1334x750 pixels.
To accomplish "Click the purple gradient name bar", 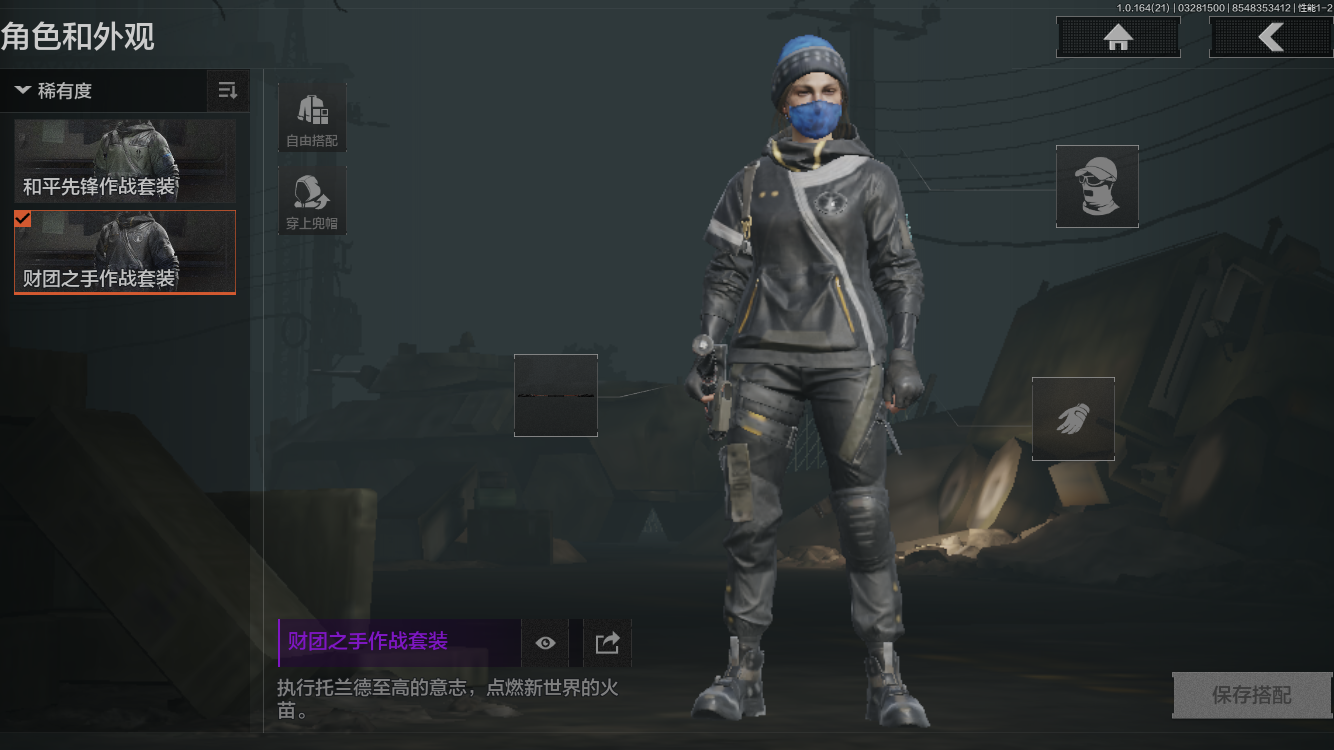I will [x=399, y=641].
